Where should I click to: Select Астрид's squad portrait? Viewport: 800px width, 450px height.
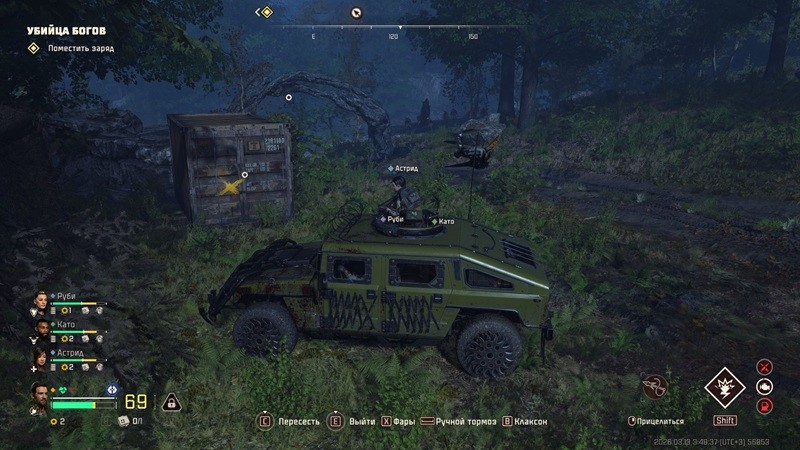point(41,357)
